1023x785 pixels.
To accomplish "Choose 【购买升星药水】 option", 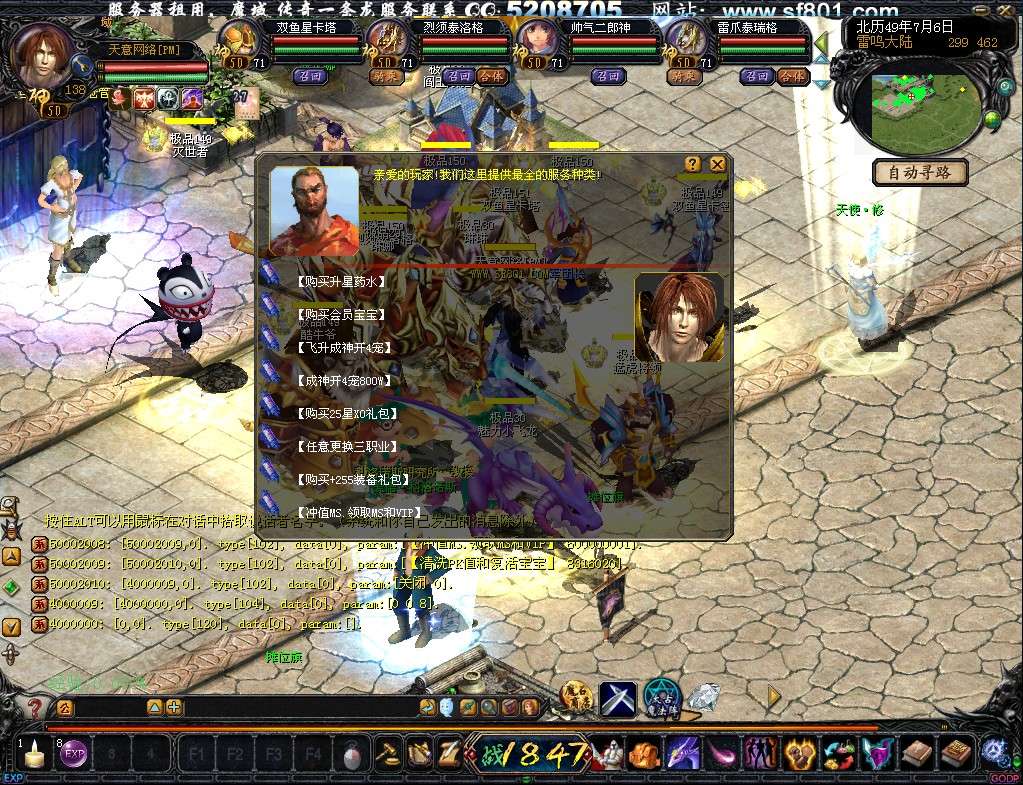I will (341, 282).
